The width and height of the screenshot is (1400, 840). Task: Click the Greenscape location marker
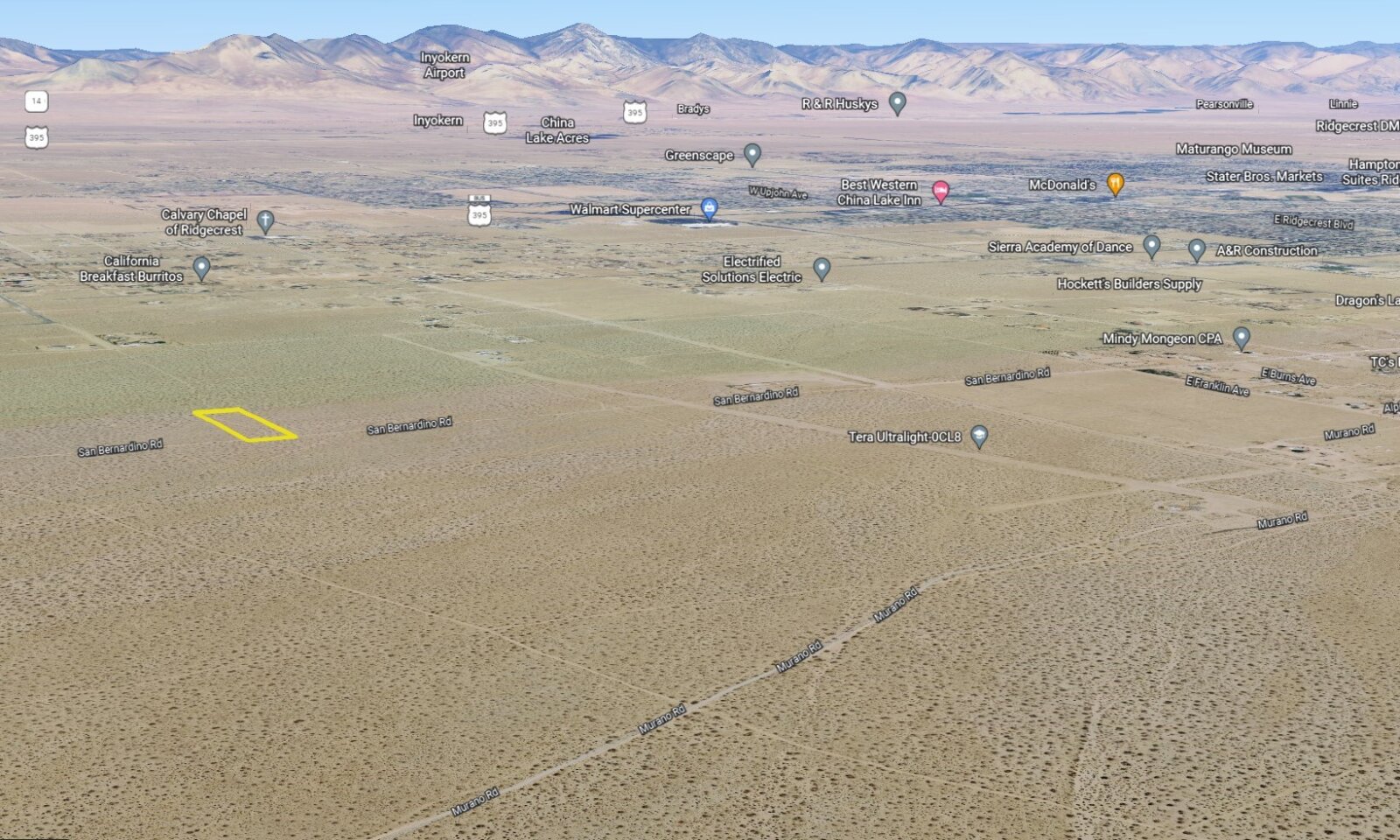click(752, 154)
